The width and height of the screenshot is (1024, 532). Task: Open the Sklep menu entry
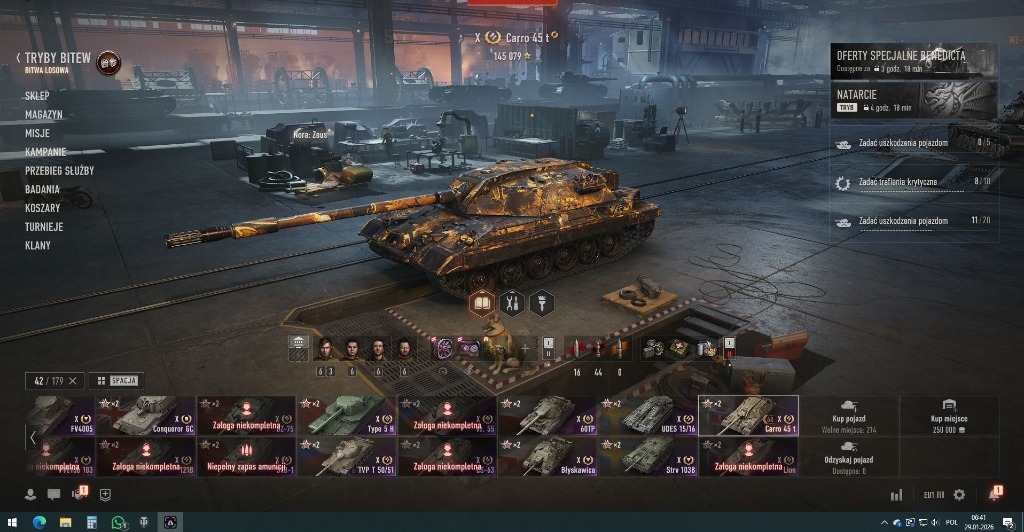tap(37, 96)
